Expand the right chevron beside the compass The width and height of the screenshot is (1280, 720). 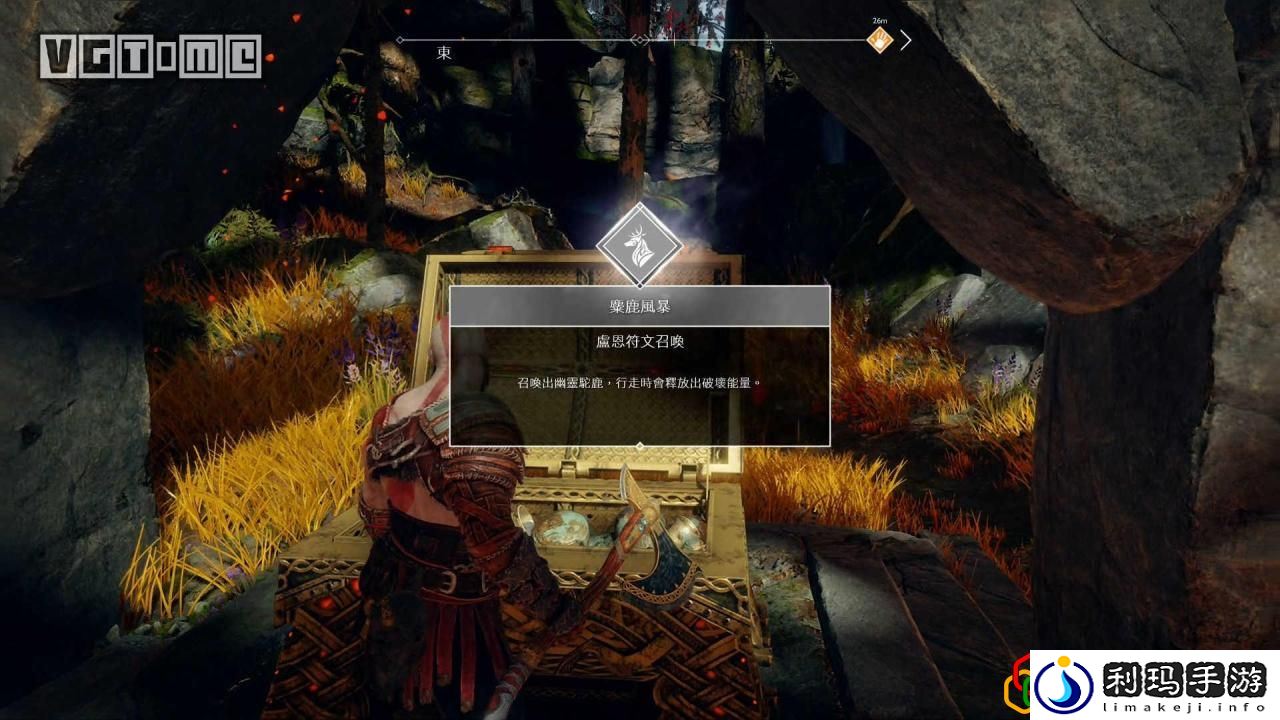(906, 40)
